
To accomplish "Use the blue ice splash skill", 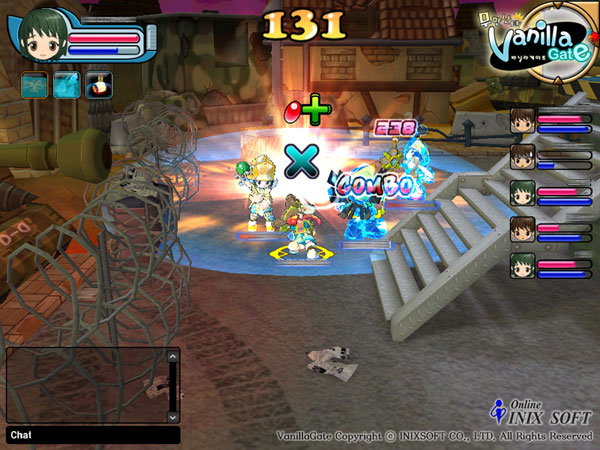I will point(66,85).
